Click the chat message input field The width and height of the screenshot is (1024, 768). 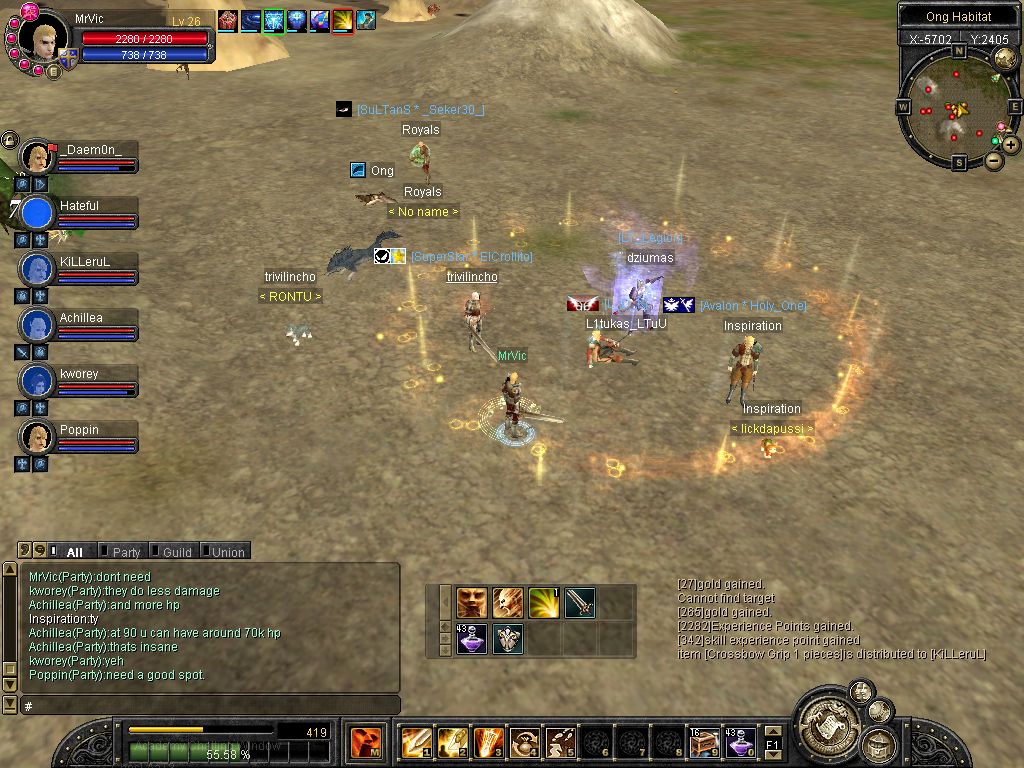[x=210, y=706]
